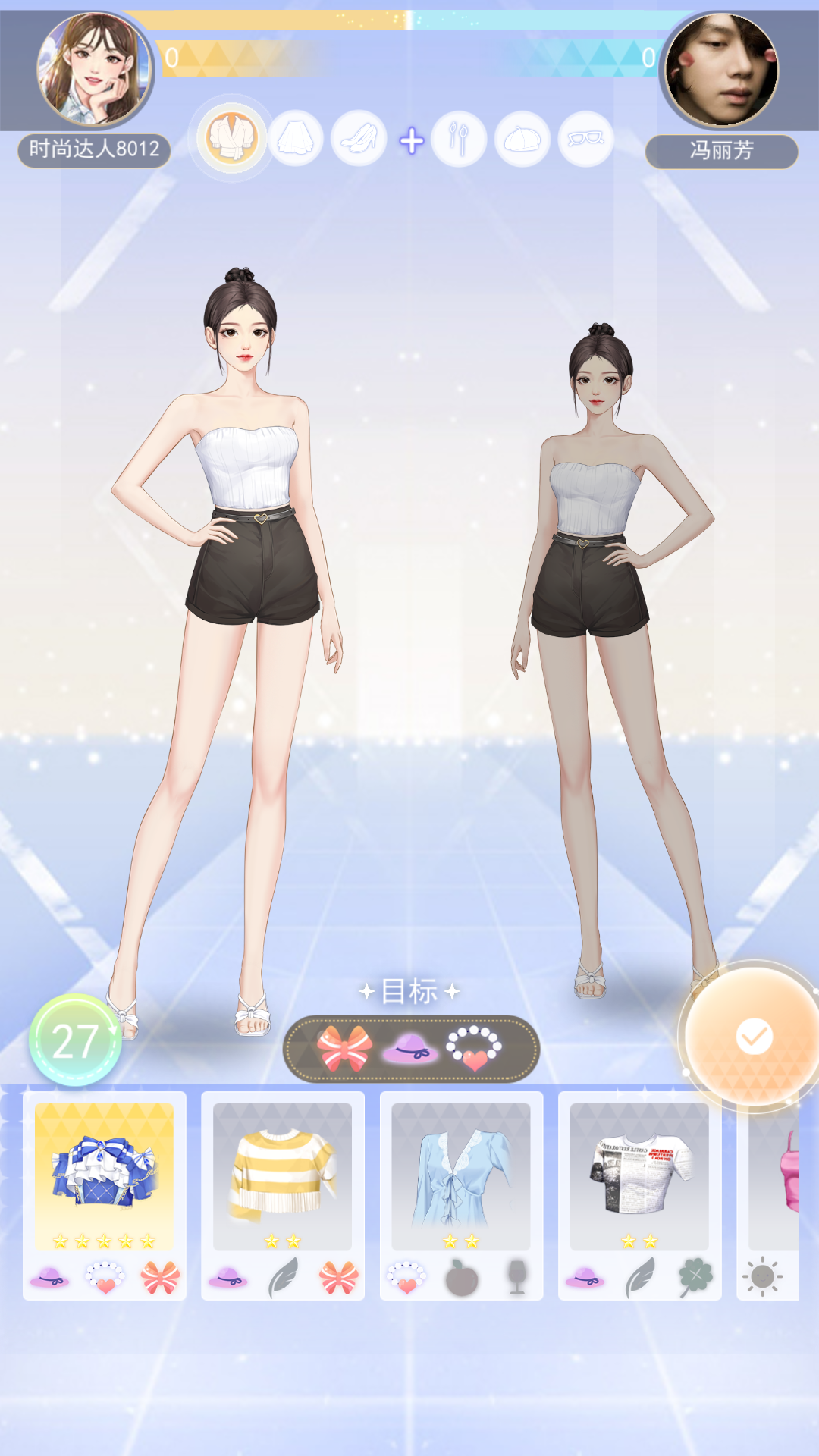Image resolution: width=819 pixels, height=1456 pixels.
Task: Tap your player avatar portrait
Action: click(94, 70)
